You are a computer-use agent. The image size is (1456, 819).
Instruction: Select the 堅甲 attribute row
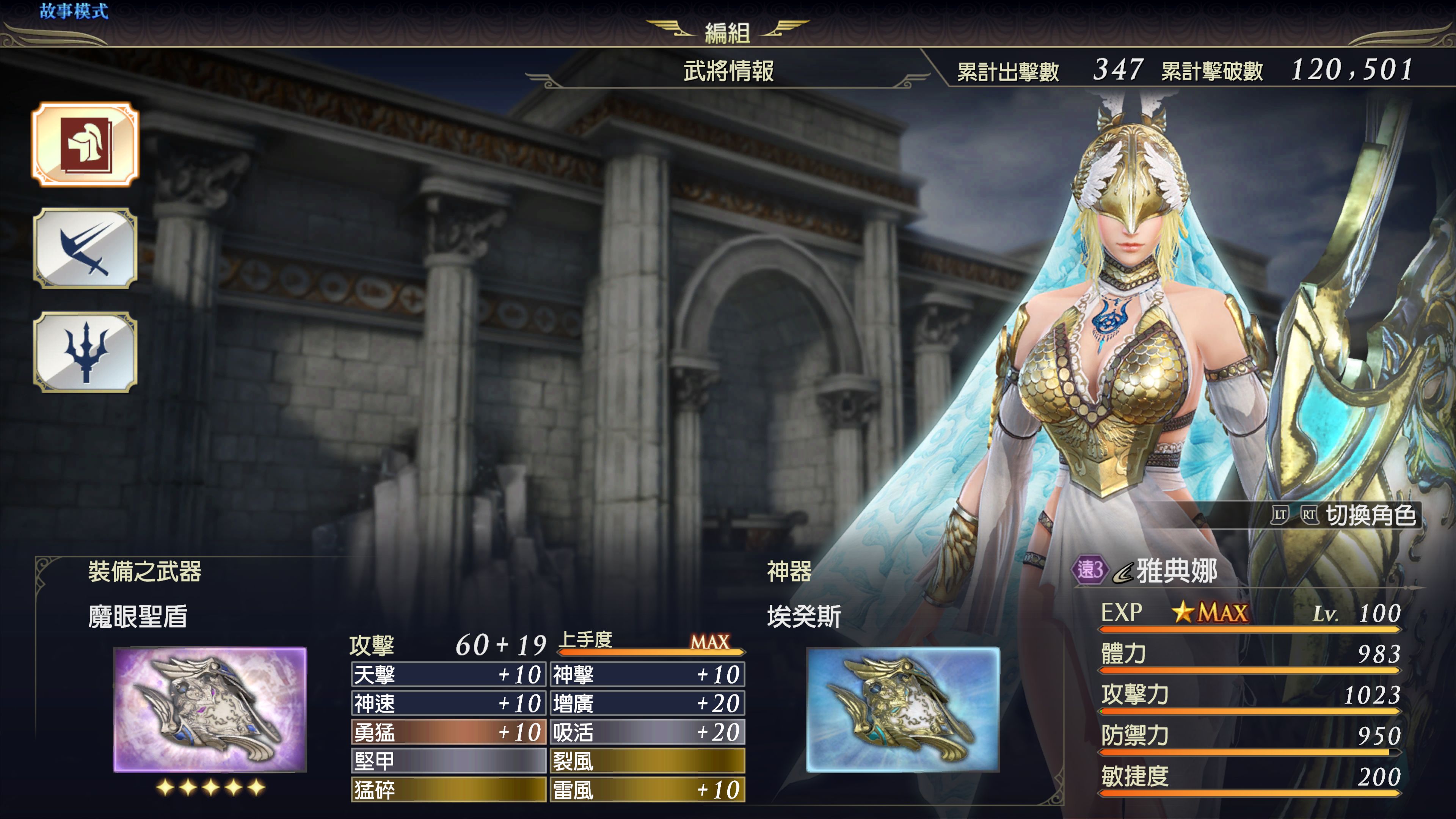(x=448, y=761)
